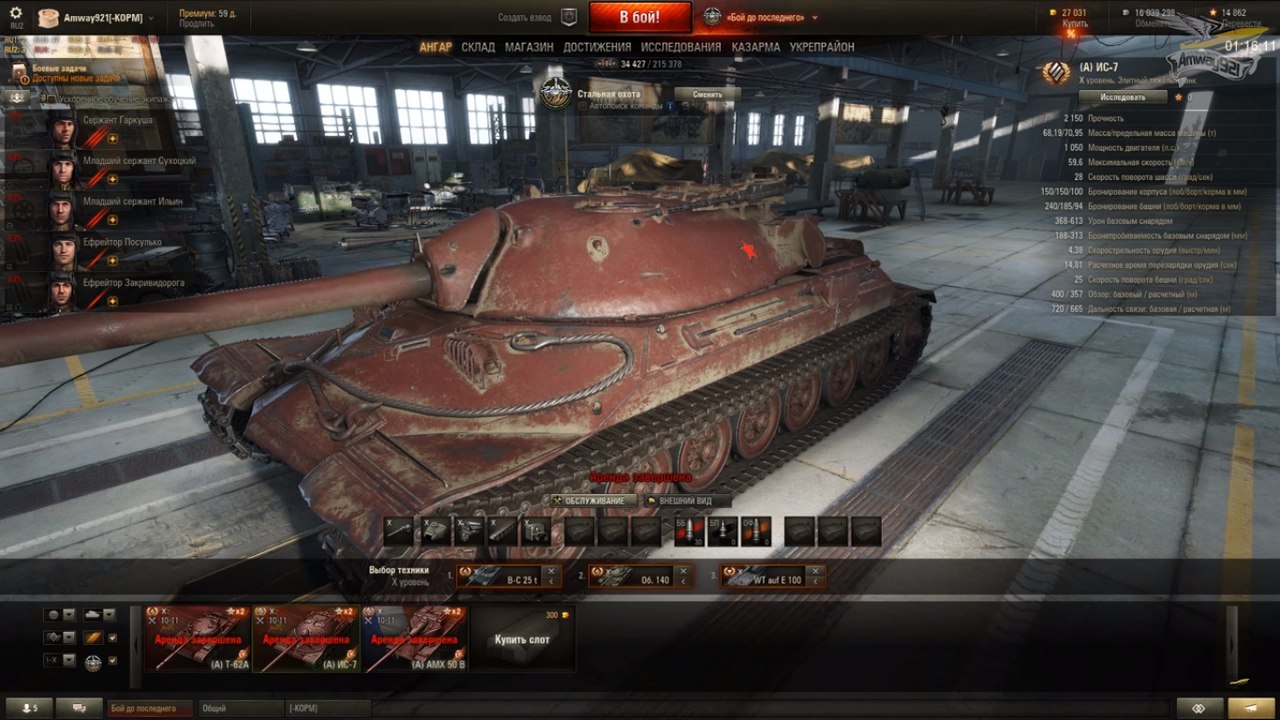Buy a new garage slot

pos(522,638)
